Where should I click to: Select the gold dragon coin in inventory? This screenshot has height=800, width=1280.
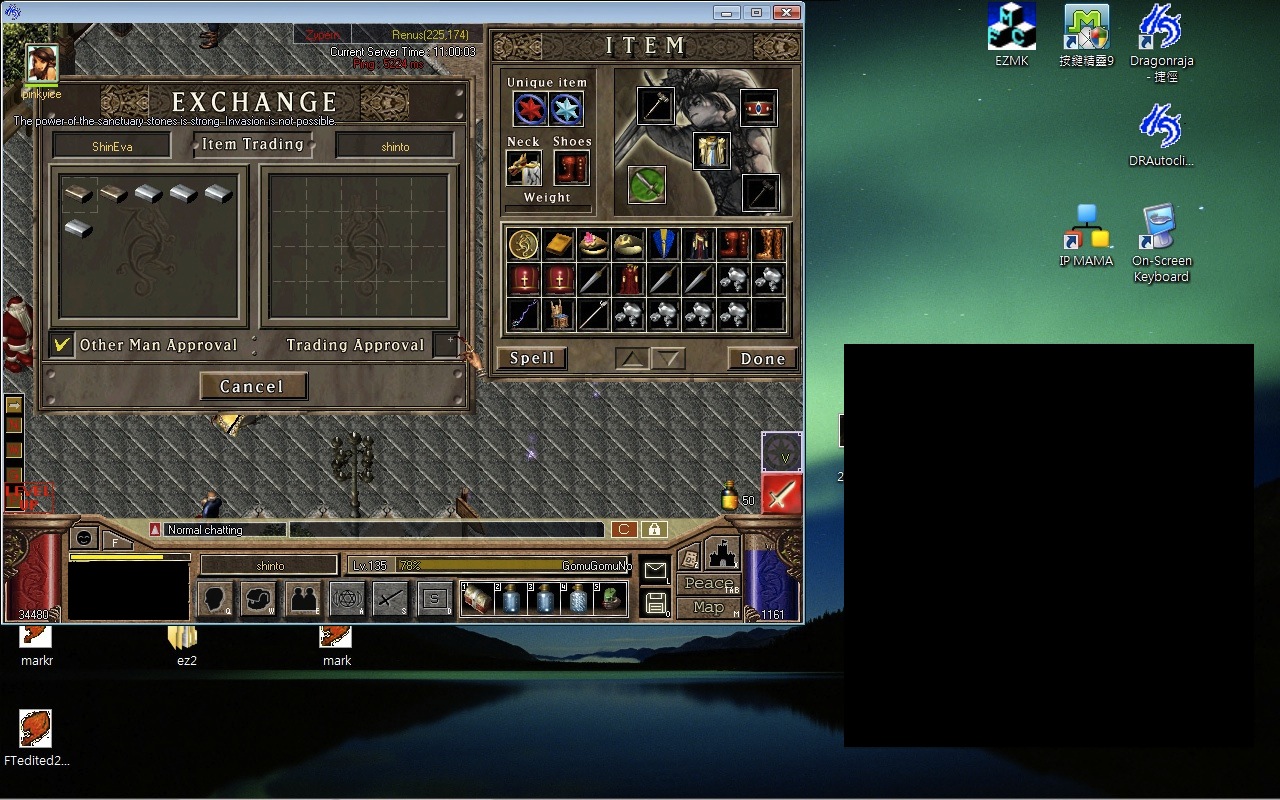pos(523,244)
